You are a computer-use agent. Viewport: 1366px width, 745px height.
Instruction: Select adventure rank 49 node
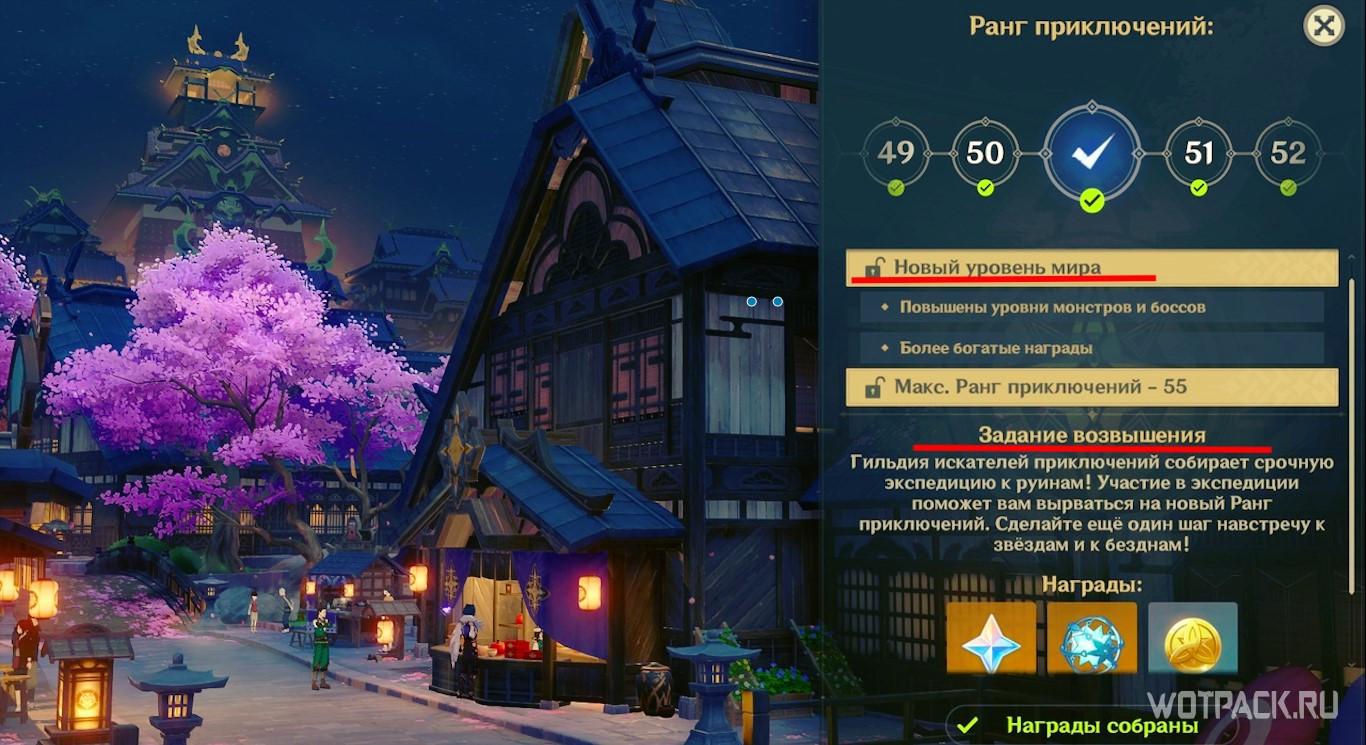tap(895, 153)
